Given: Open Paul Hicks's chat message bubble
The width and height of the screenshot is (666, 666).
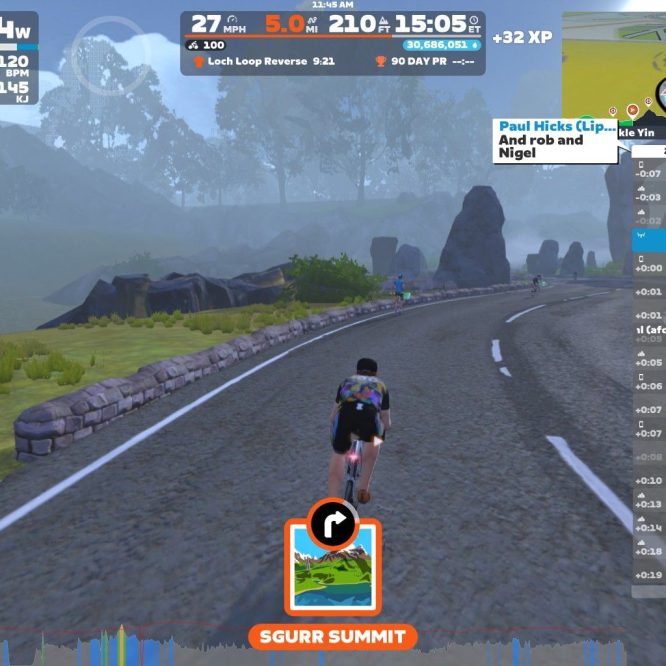Looking at the screenshot, I should 555,140.
